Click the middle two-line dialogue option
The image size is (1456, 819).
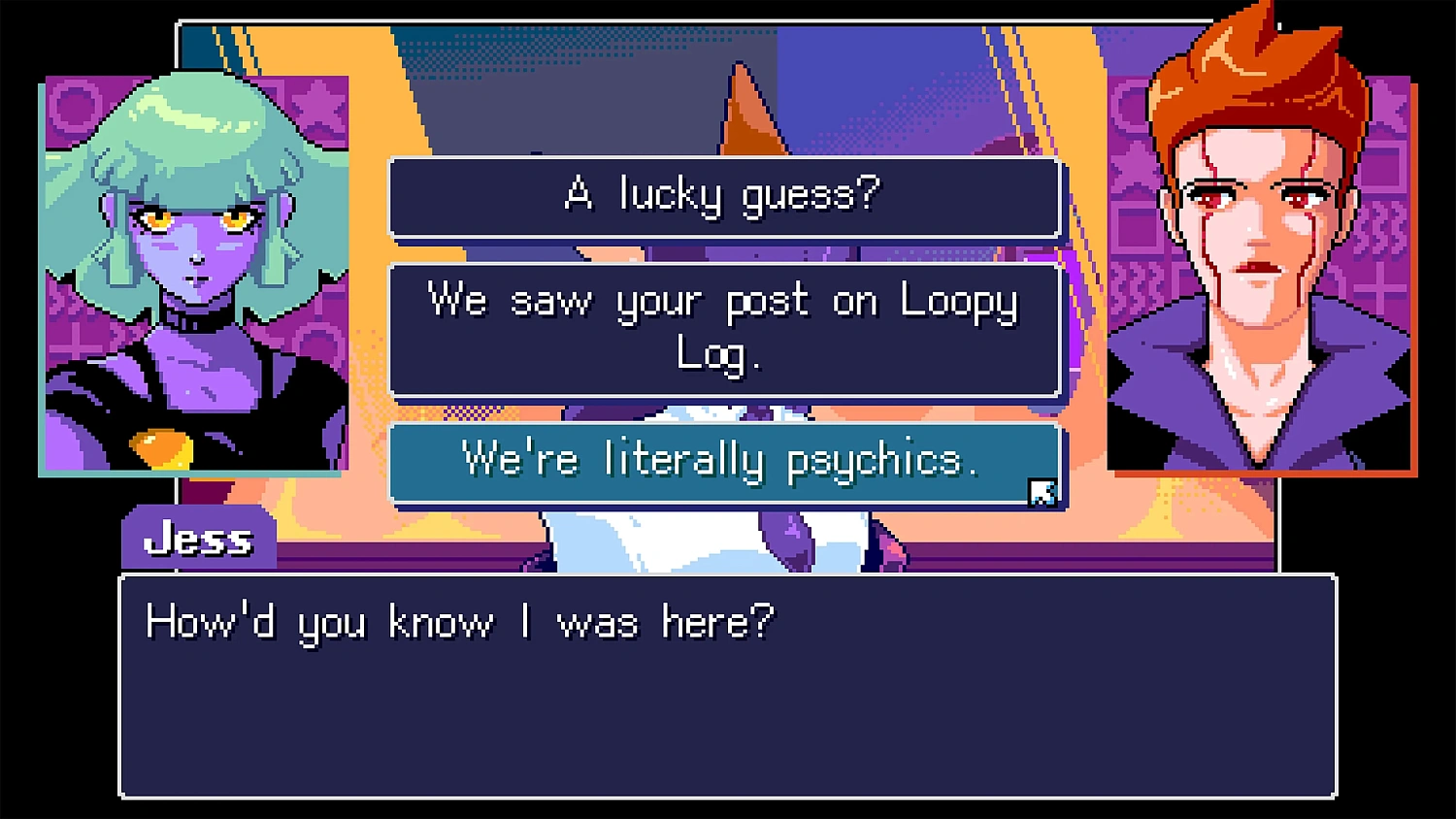[x=724, y=328]
